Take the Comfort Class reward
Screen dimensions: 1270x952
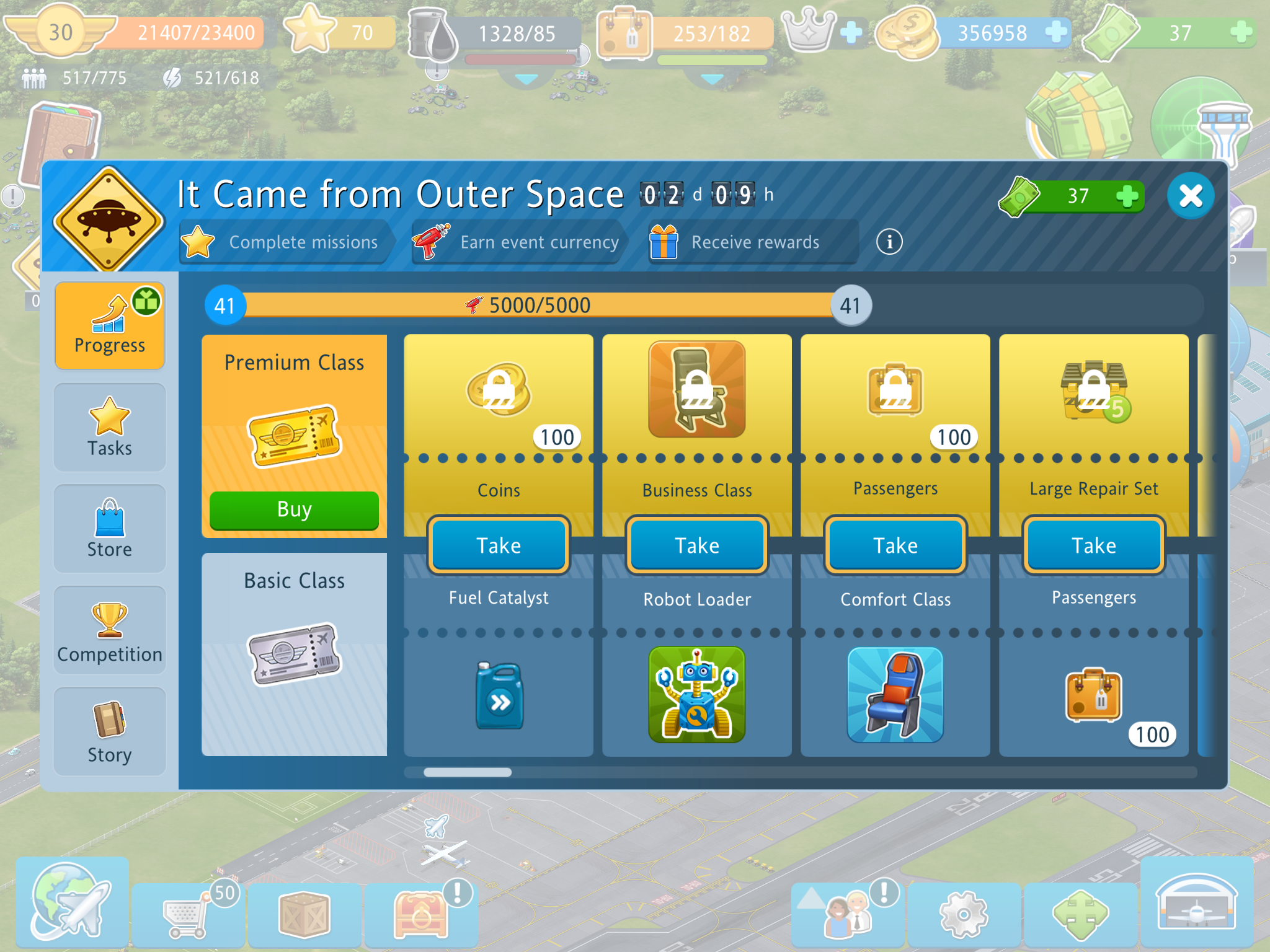tap(895, 545)
